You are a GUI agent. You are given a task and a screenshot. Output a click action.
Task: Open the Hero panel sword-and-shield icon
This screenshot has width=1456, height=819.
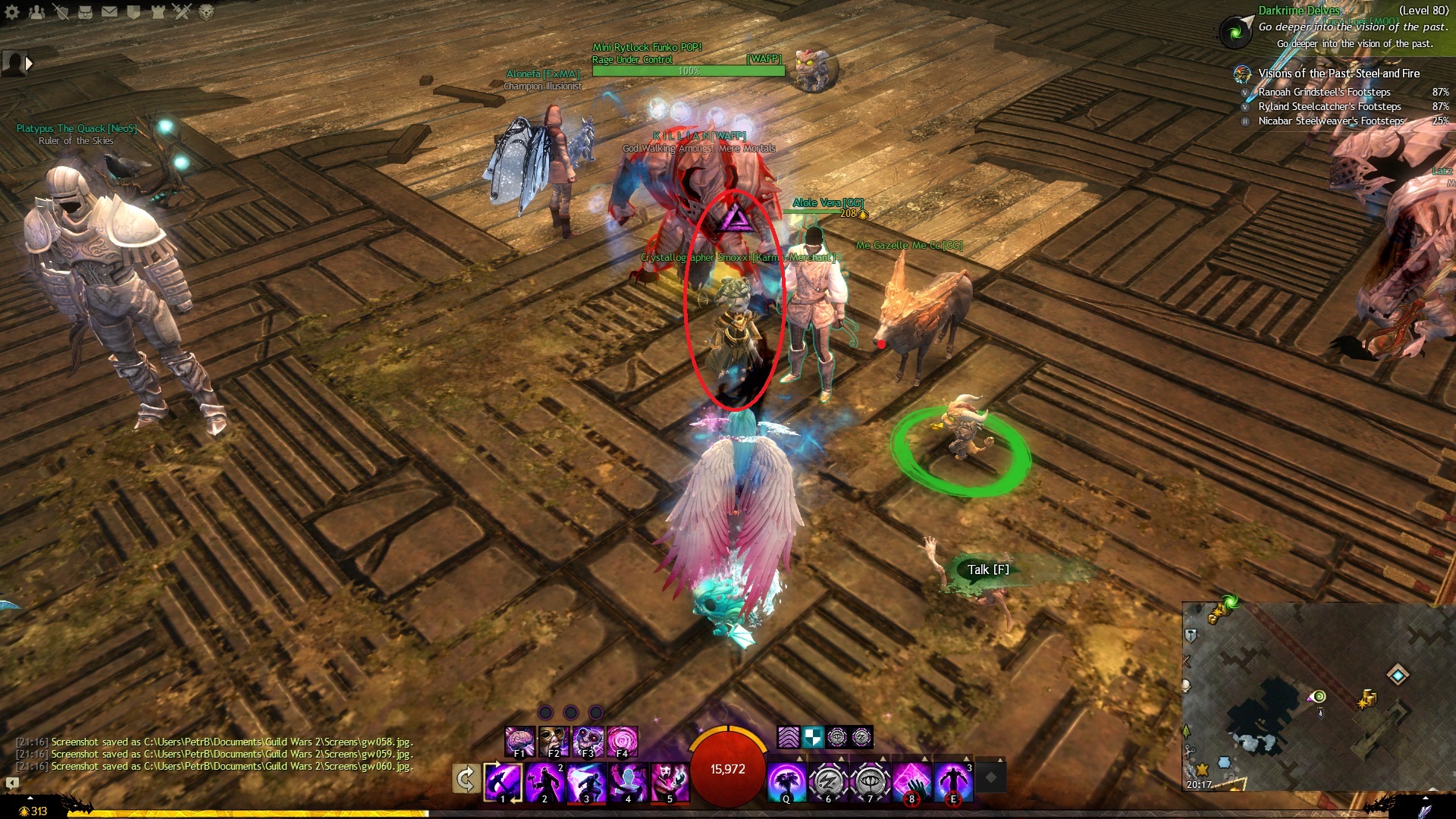61,12
